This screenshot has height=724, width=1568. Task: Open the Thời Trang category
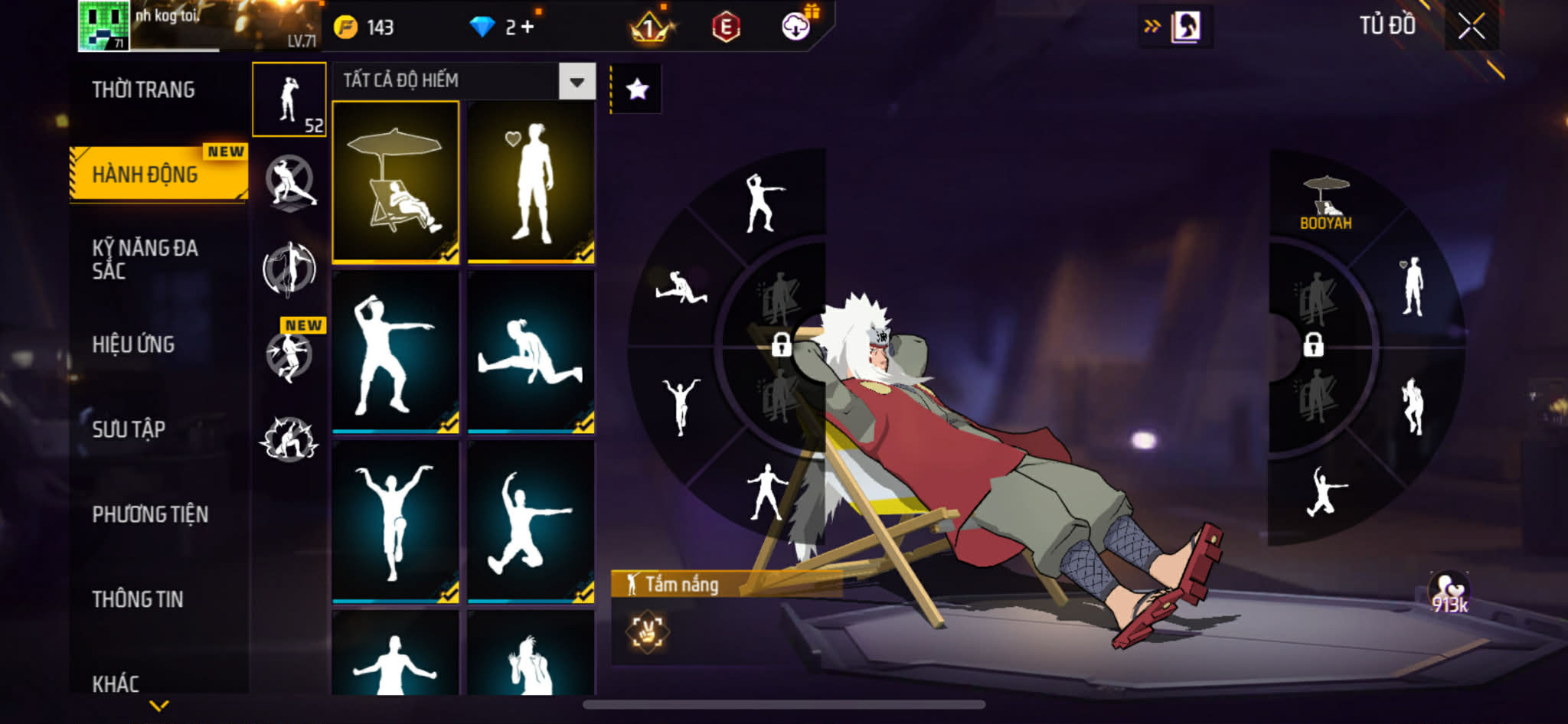[143, 90]
